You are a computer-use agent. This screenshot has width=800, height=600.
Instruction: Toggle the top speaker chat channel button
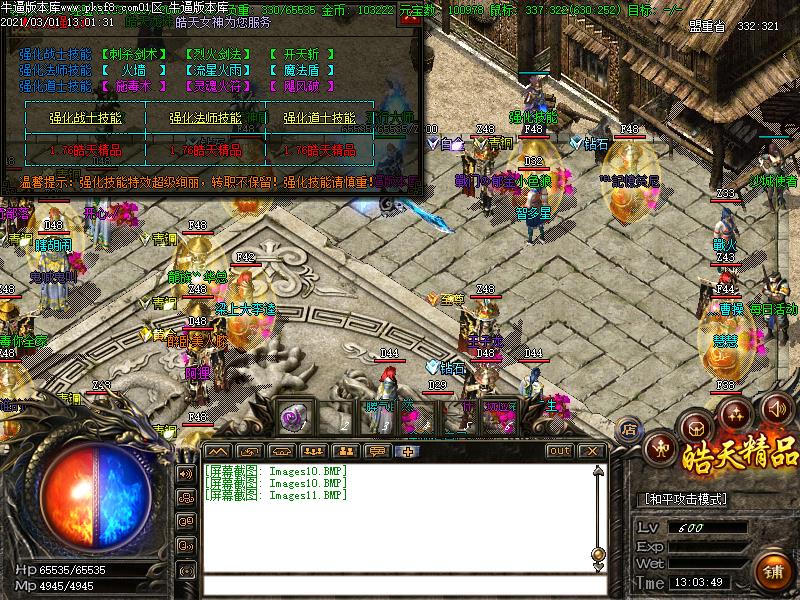(186, 473)
